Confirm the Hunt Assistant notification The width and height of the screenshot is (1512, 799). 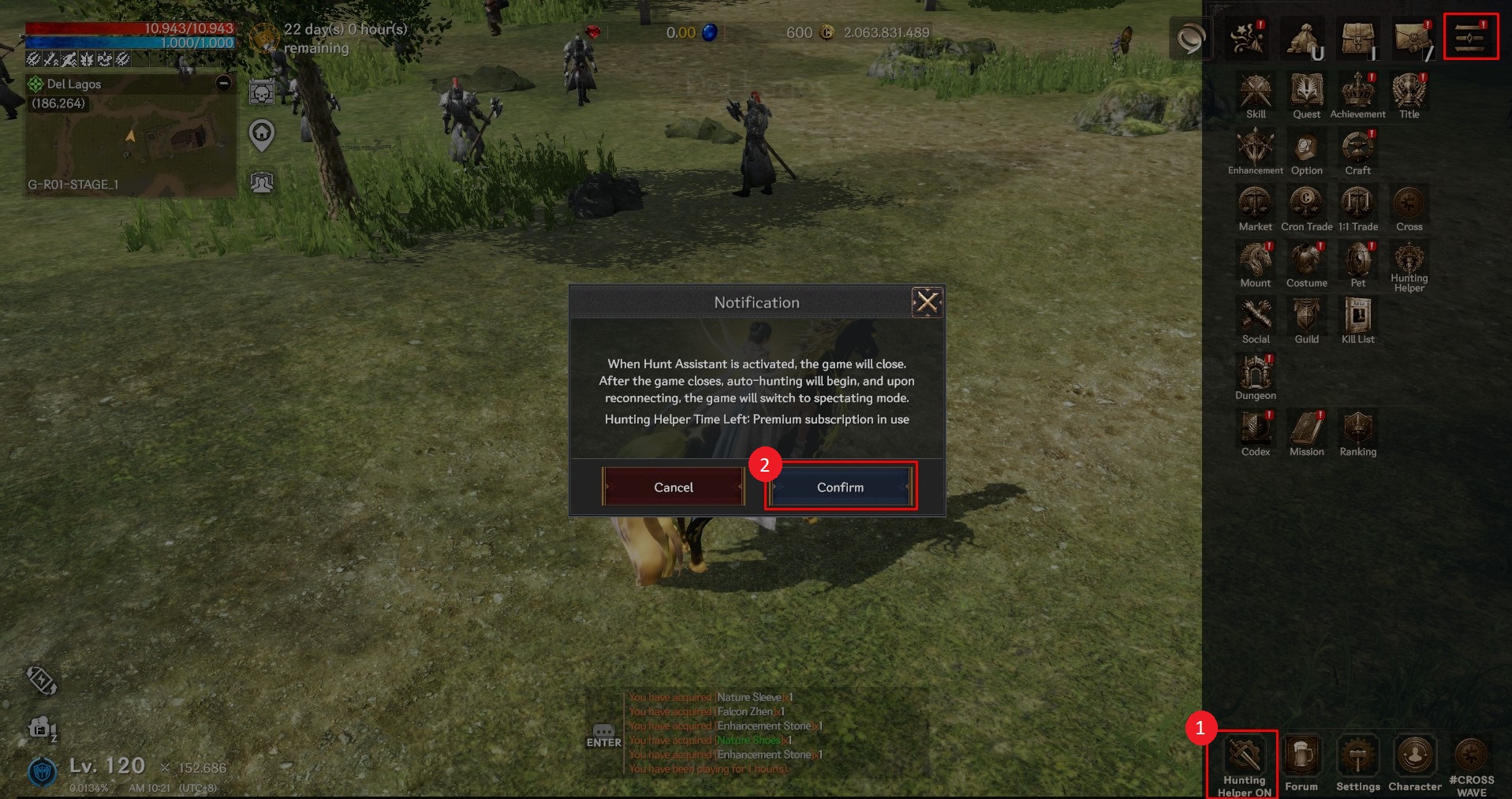pyautogui.click(x=840, y=487)
